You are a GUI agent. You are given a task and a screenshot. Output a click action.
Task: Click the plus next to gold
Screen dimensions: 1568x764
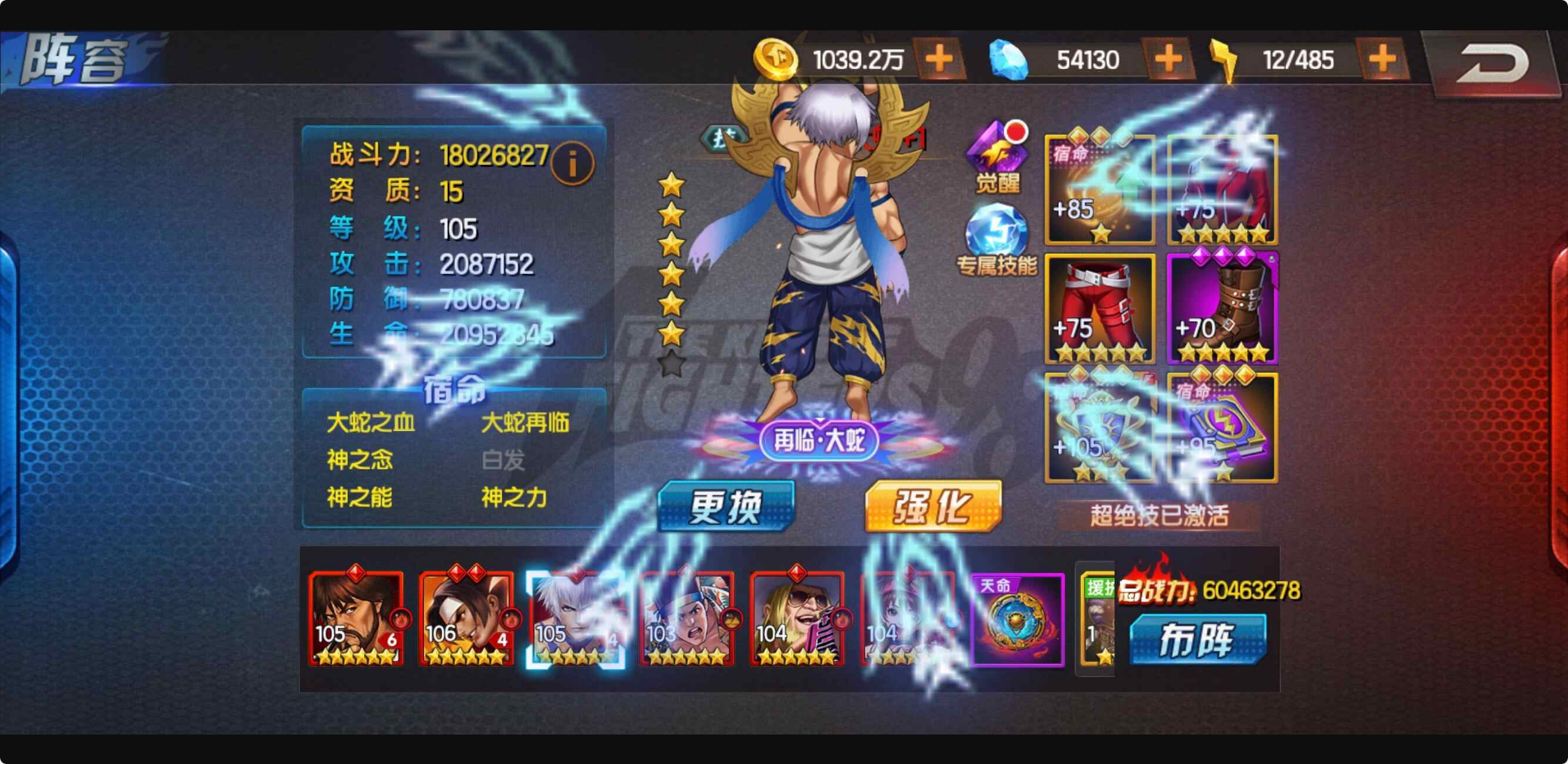click(x=937, y=58)
